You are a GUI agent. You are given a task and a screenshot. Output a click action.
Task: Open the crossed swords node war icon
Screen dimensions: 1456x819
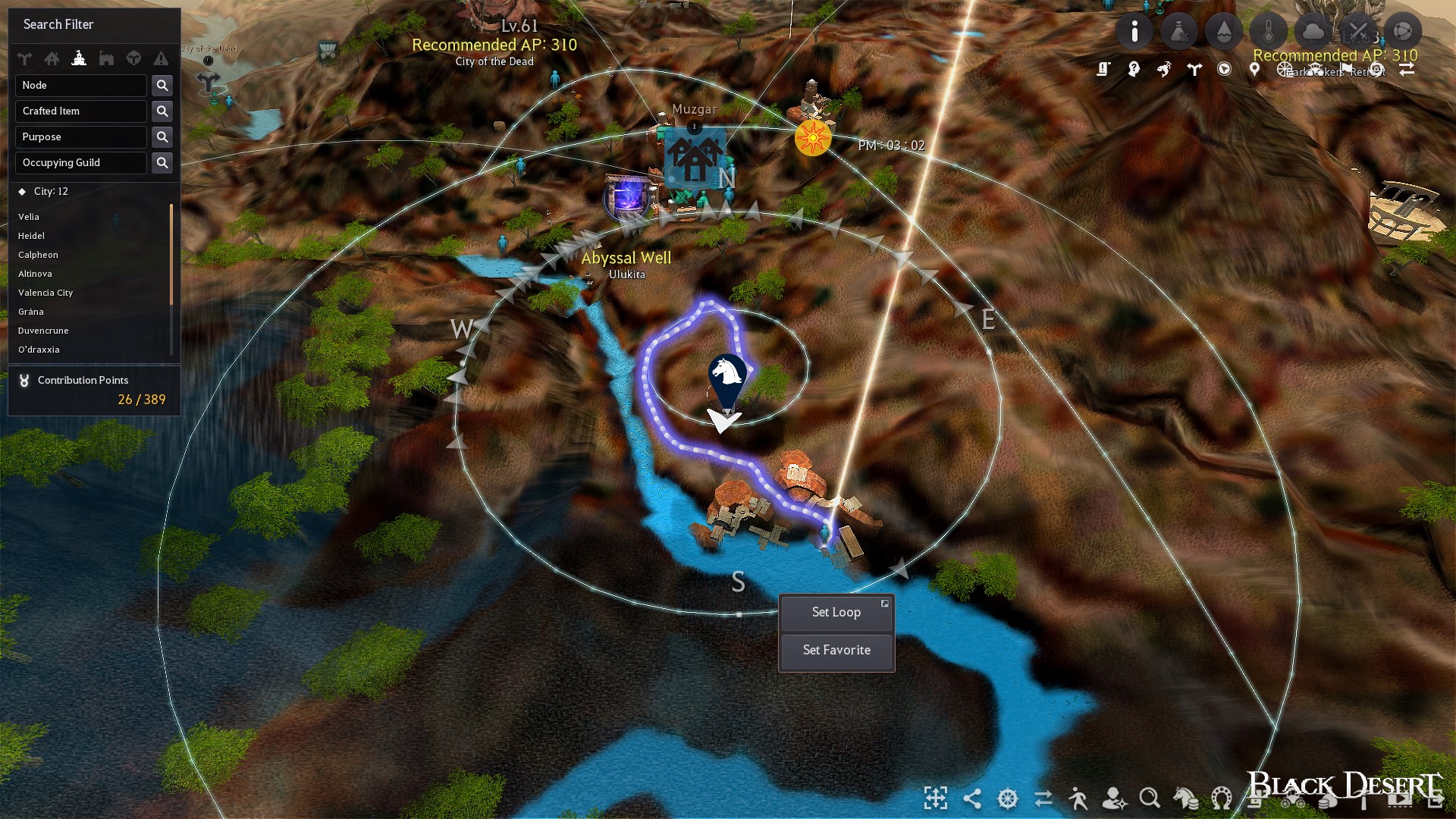pyautogui.click(x=1357, y=31)
